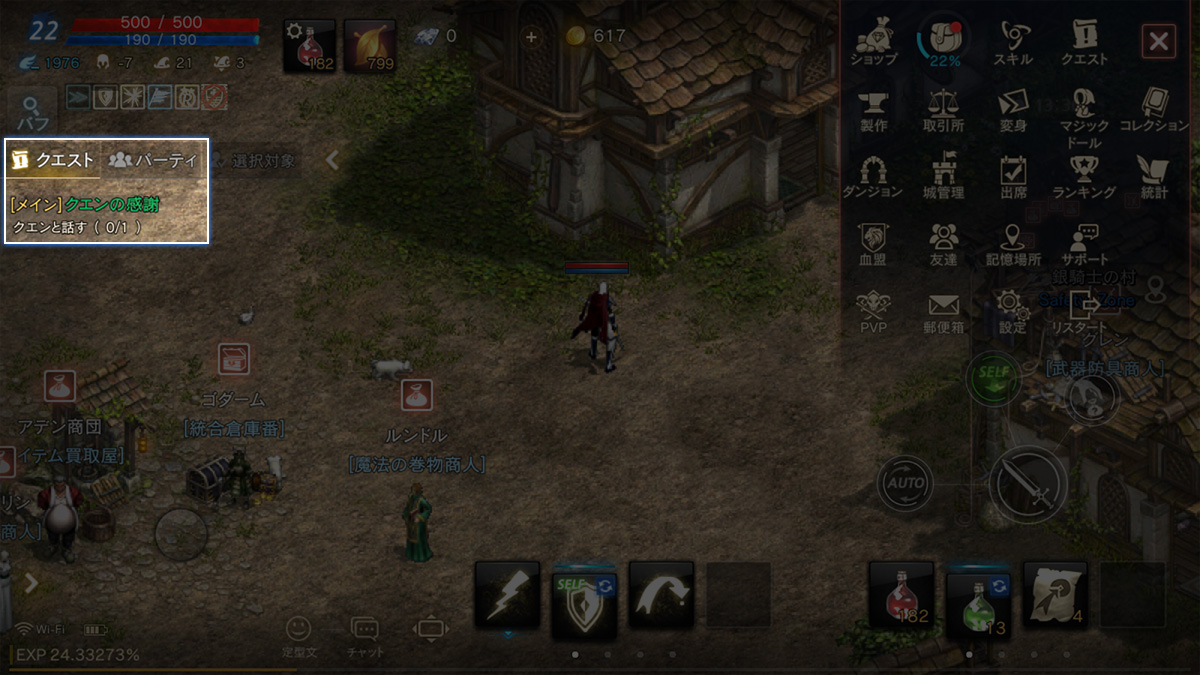Viewport: 1200px width, 675px height.
Task: Toggle the AUTO battle button
Action: coord(905,484)
